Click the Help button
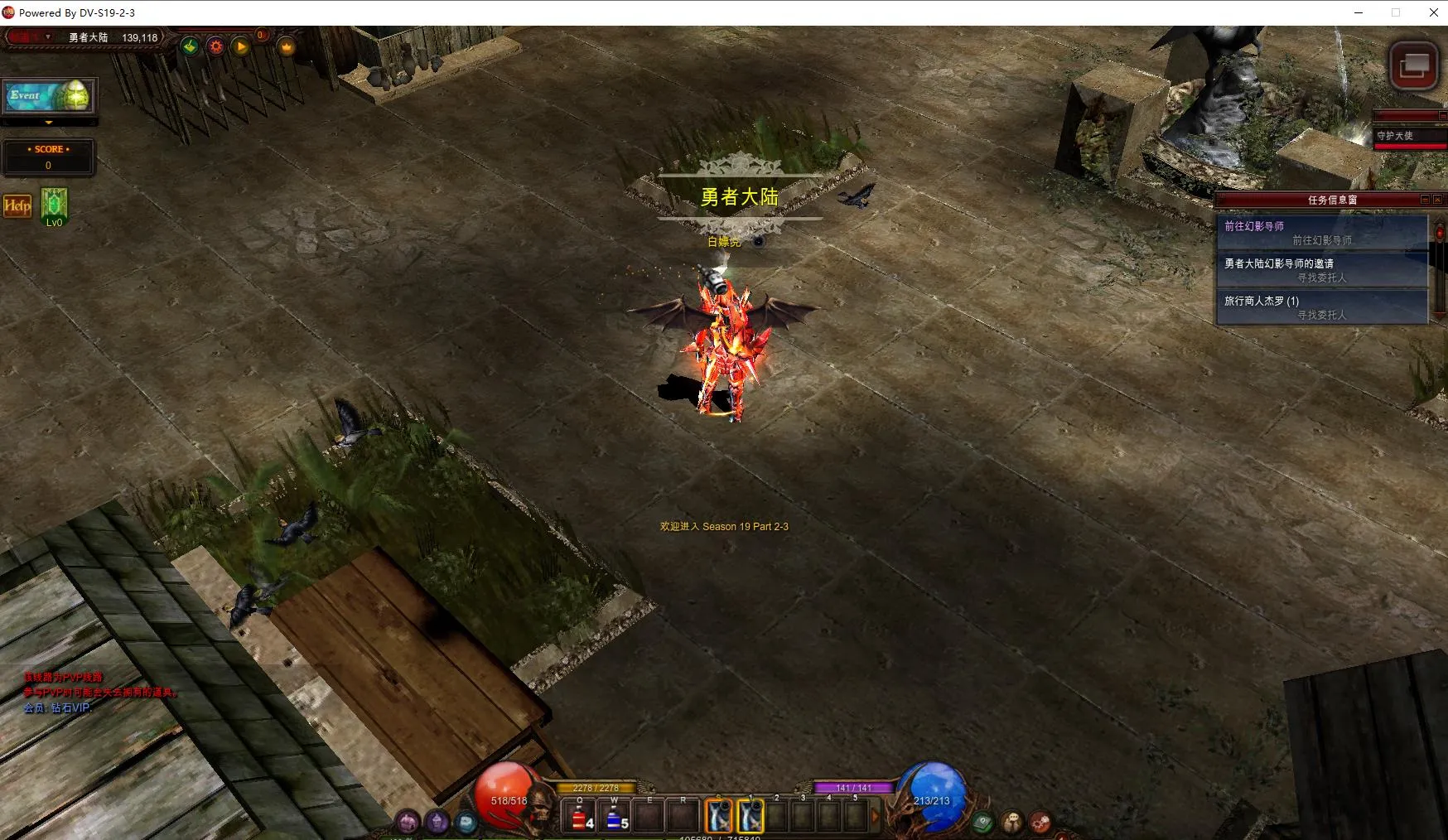The image size is (1448, 840). point(17,206)
